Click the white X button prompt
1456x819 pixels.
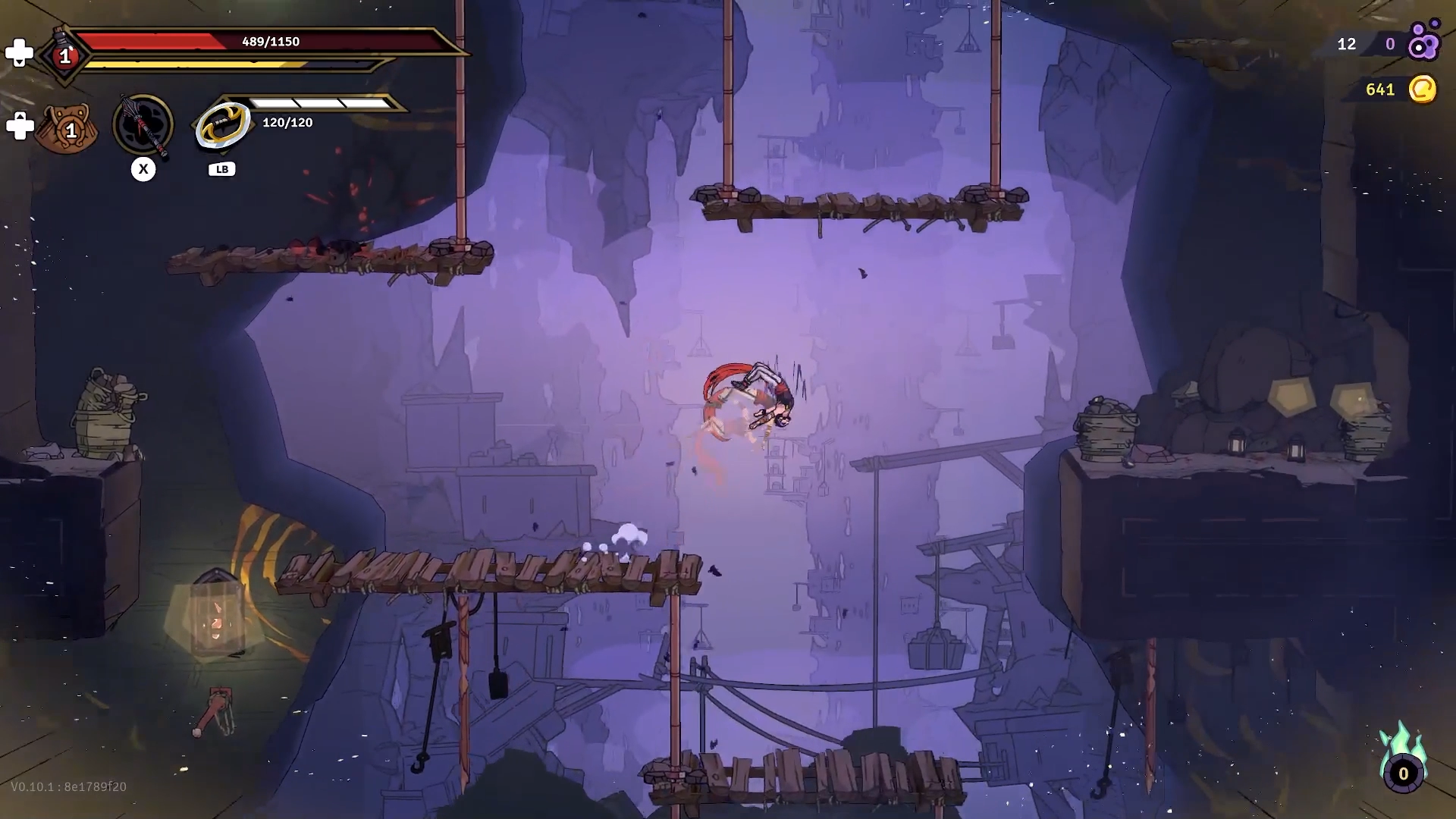point(143,169)
